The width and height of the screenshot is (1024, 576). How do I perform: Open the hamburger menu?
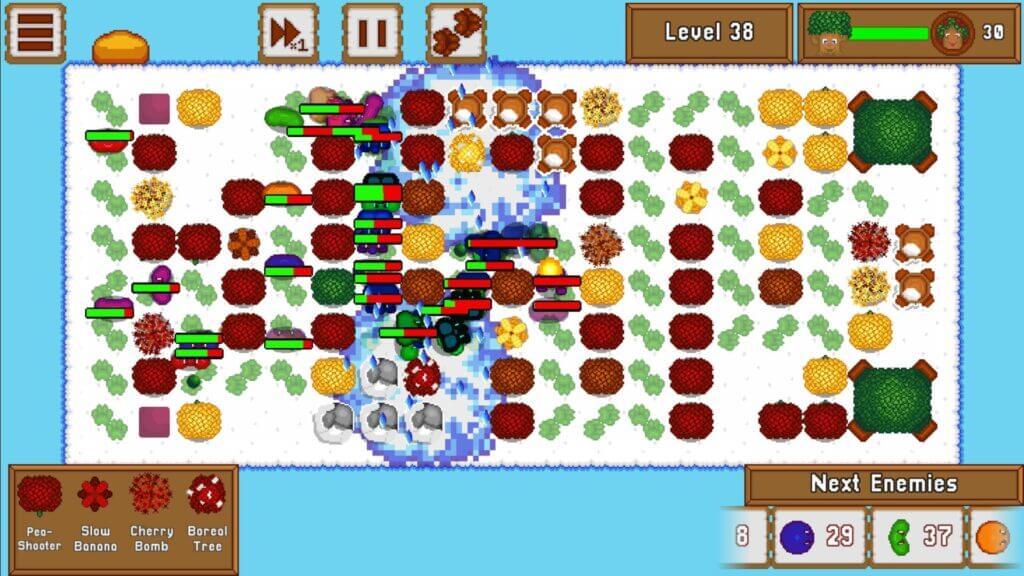[x=35, y=32]
